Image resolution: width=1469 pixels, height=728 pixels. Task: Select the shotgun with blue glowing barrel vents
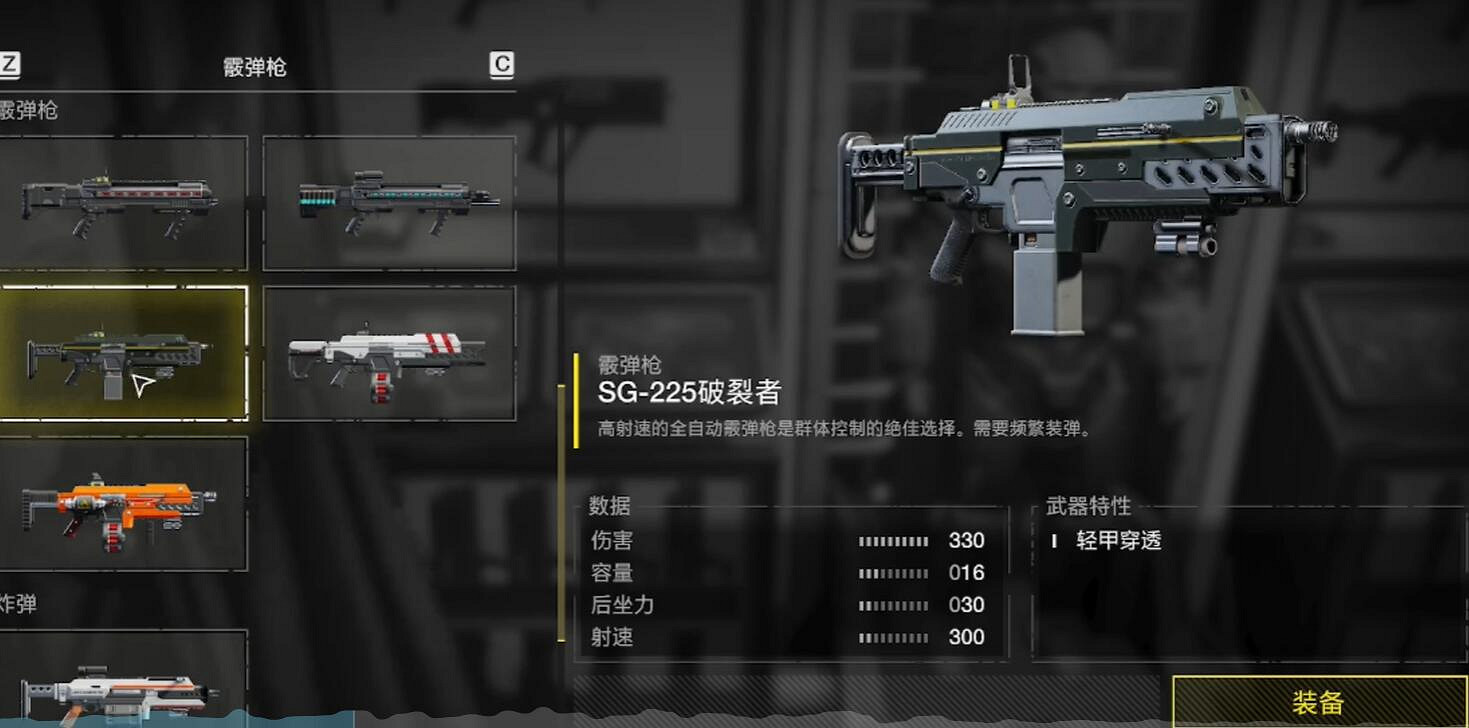[x=388, y=200]
